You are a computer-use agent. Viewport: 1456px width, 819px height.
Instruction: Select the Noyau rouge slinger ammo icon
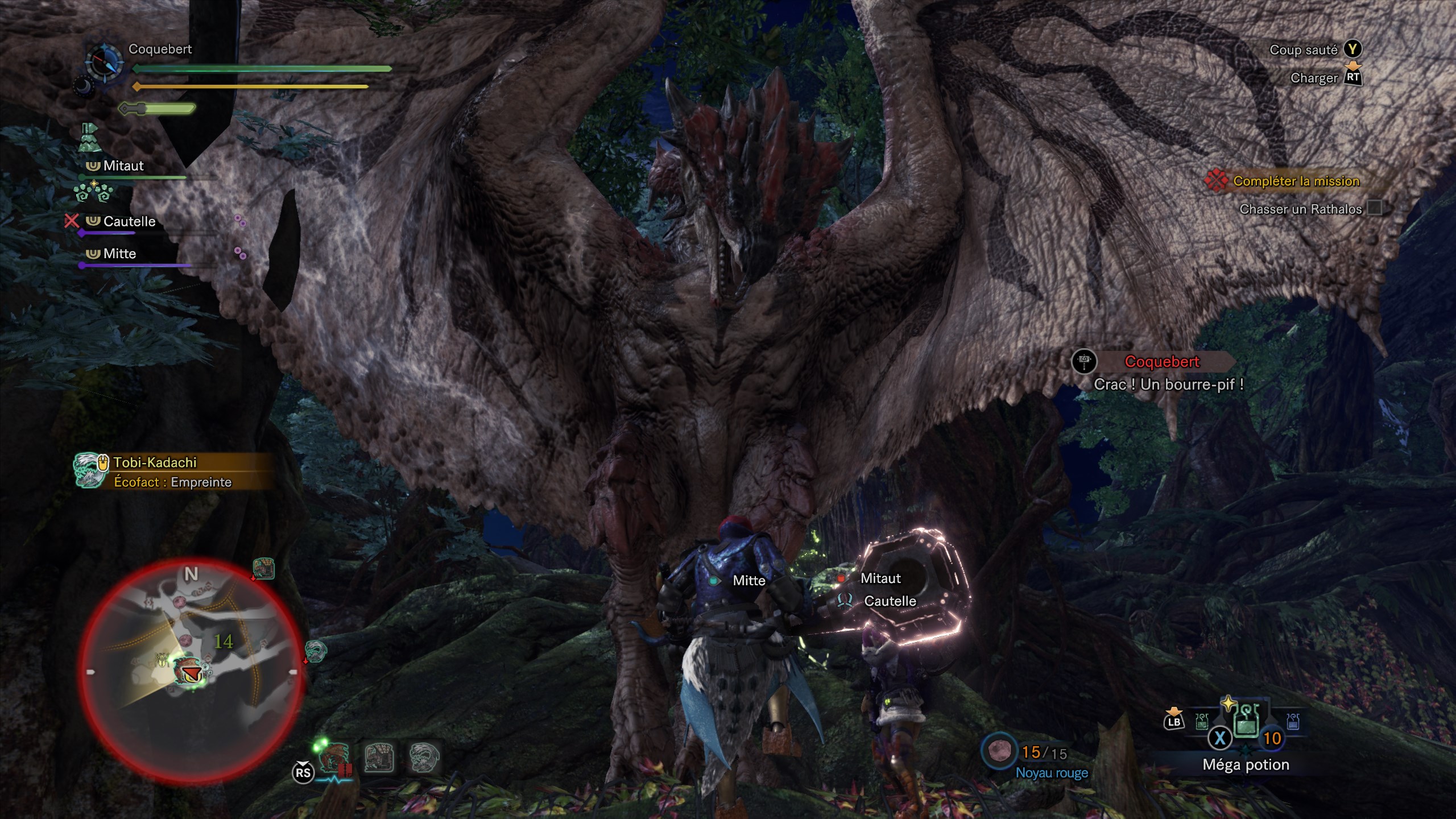point(998,752)
